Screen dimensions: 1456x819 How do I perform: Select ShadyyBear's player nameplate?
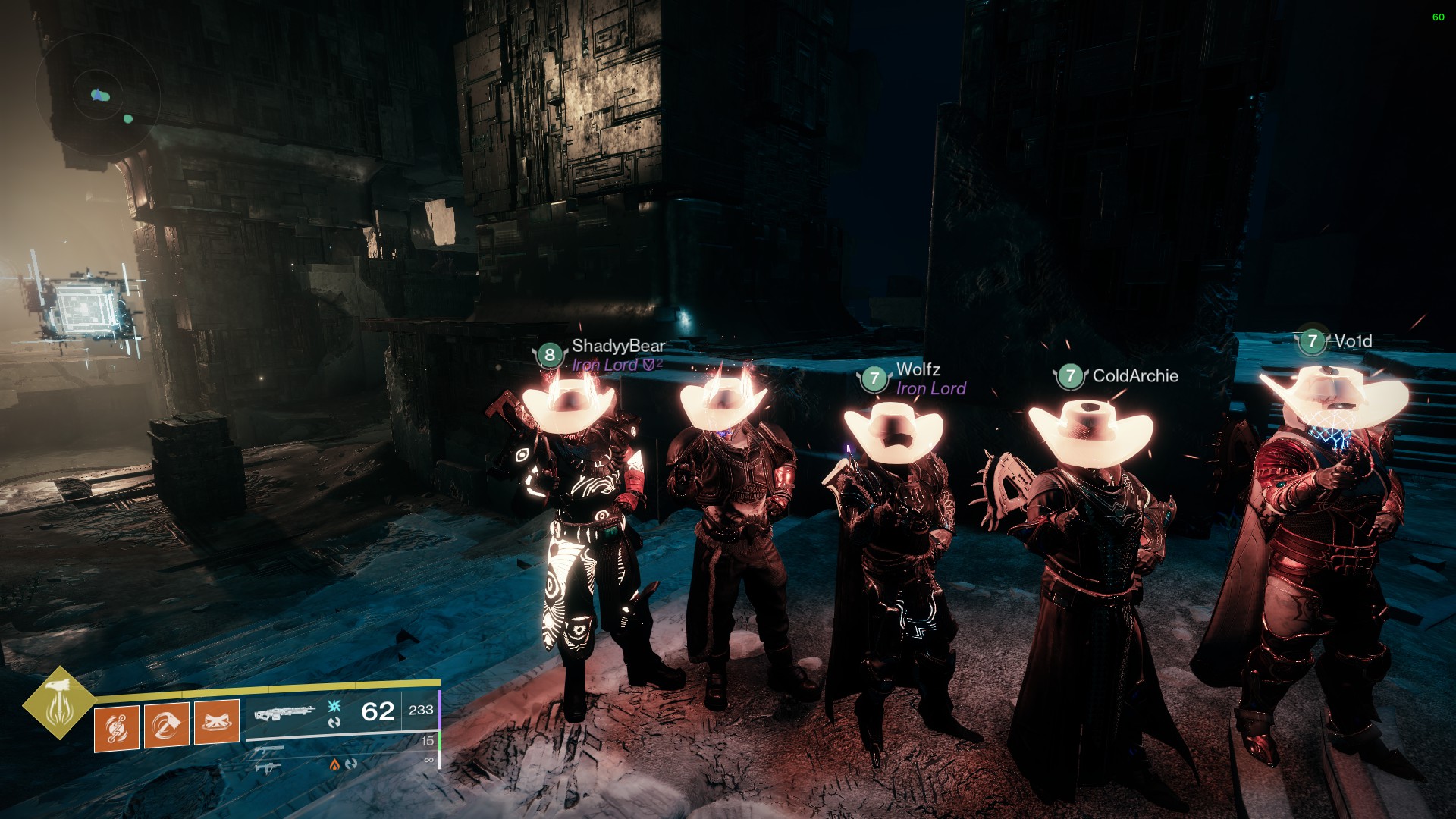(617, 347)
